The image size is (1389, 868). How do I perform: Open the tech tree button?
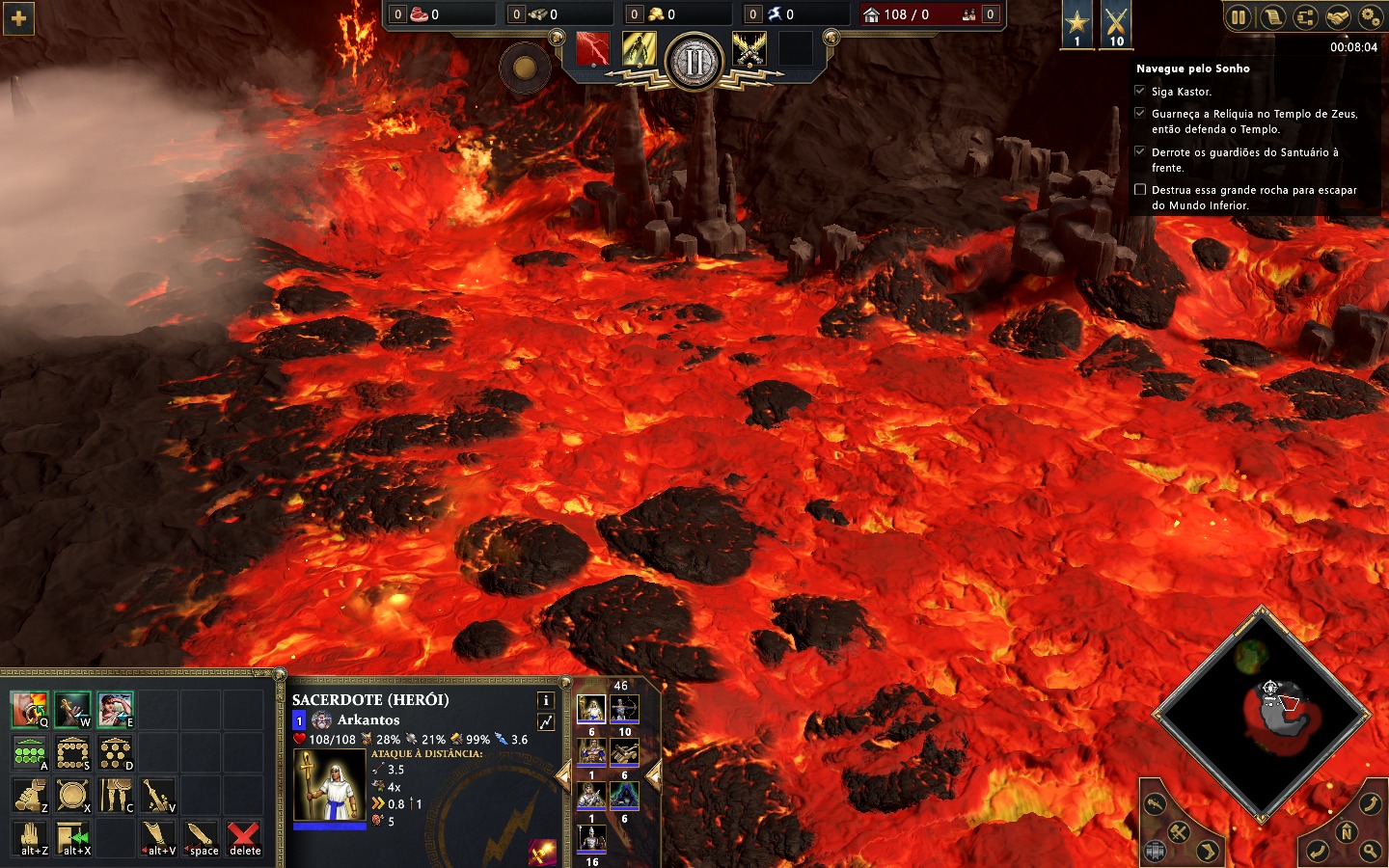pyautogui.click(x=1304, y=16)
